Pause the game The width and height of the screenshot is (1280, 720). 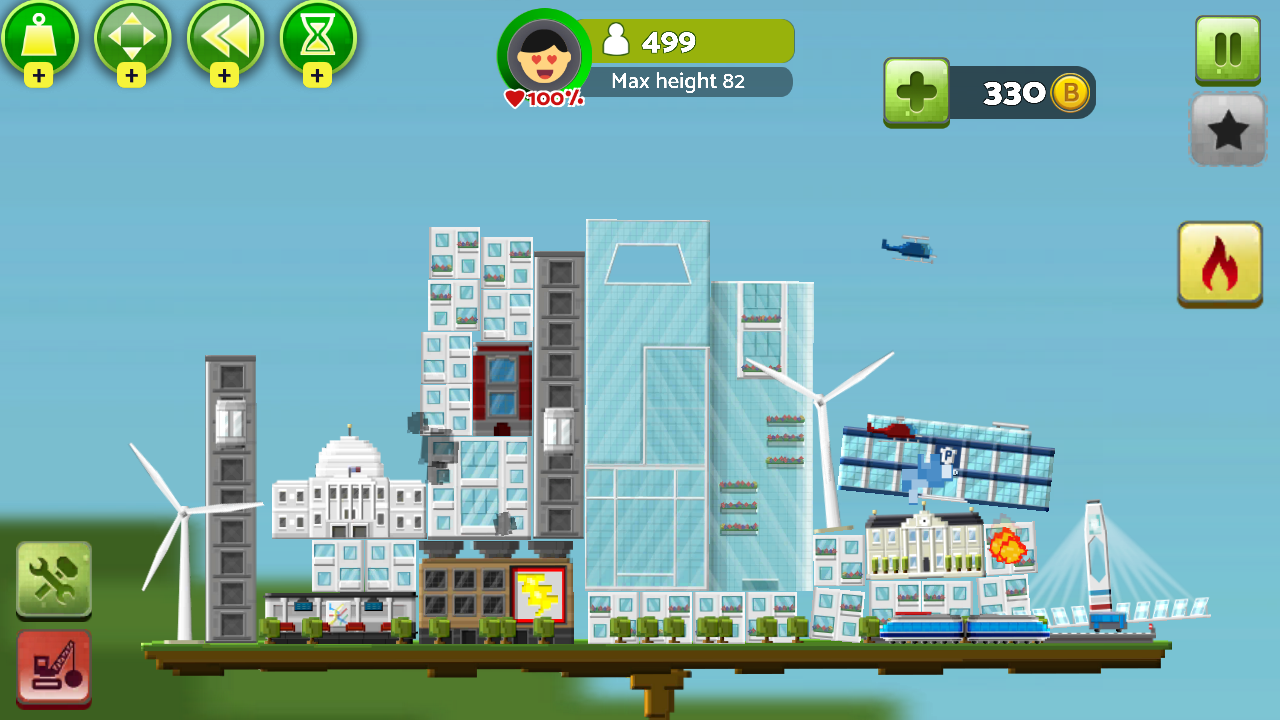1227,47
